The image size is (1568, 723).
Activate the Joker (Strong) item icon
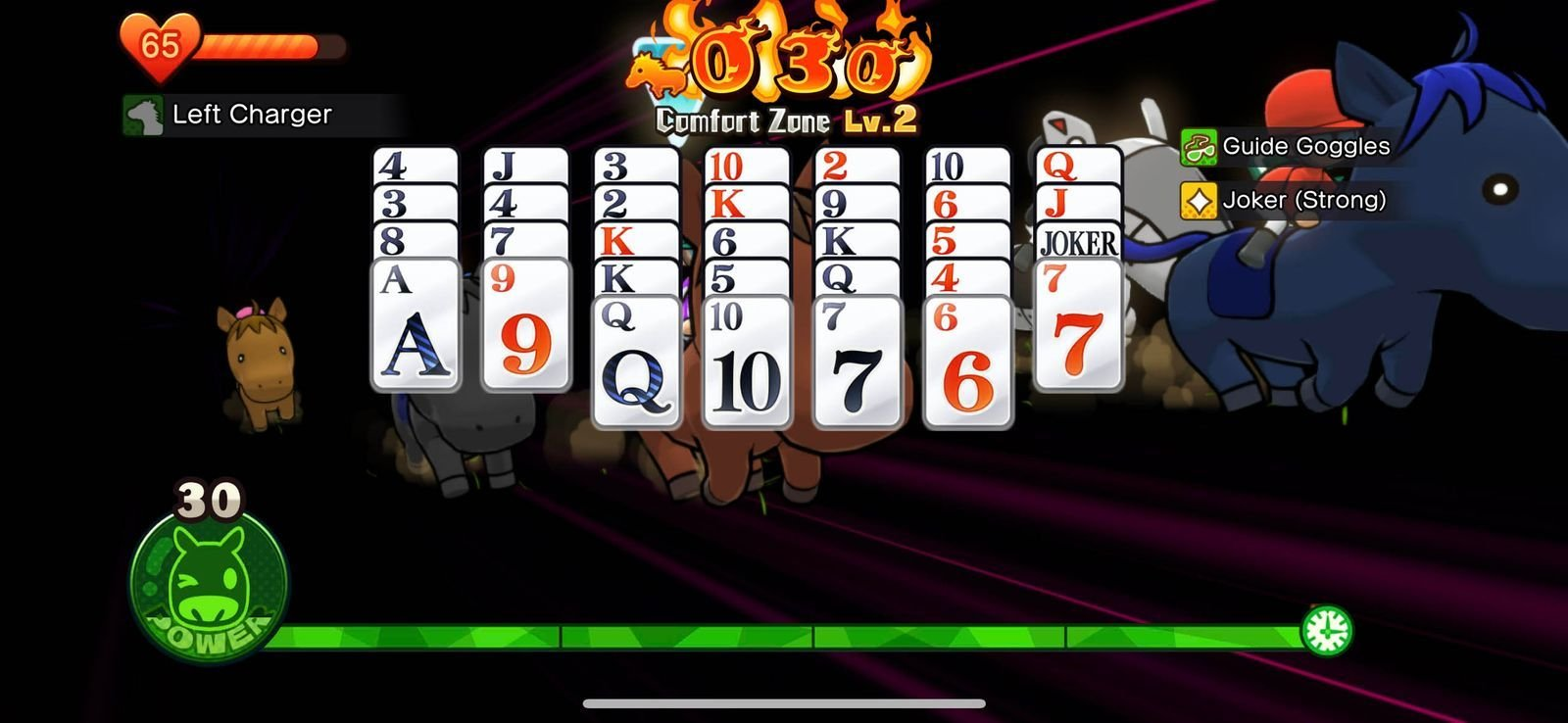pyautogui.click(x=1200, y=200)
